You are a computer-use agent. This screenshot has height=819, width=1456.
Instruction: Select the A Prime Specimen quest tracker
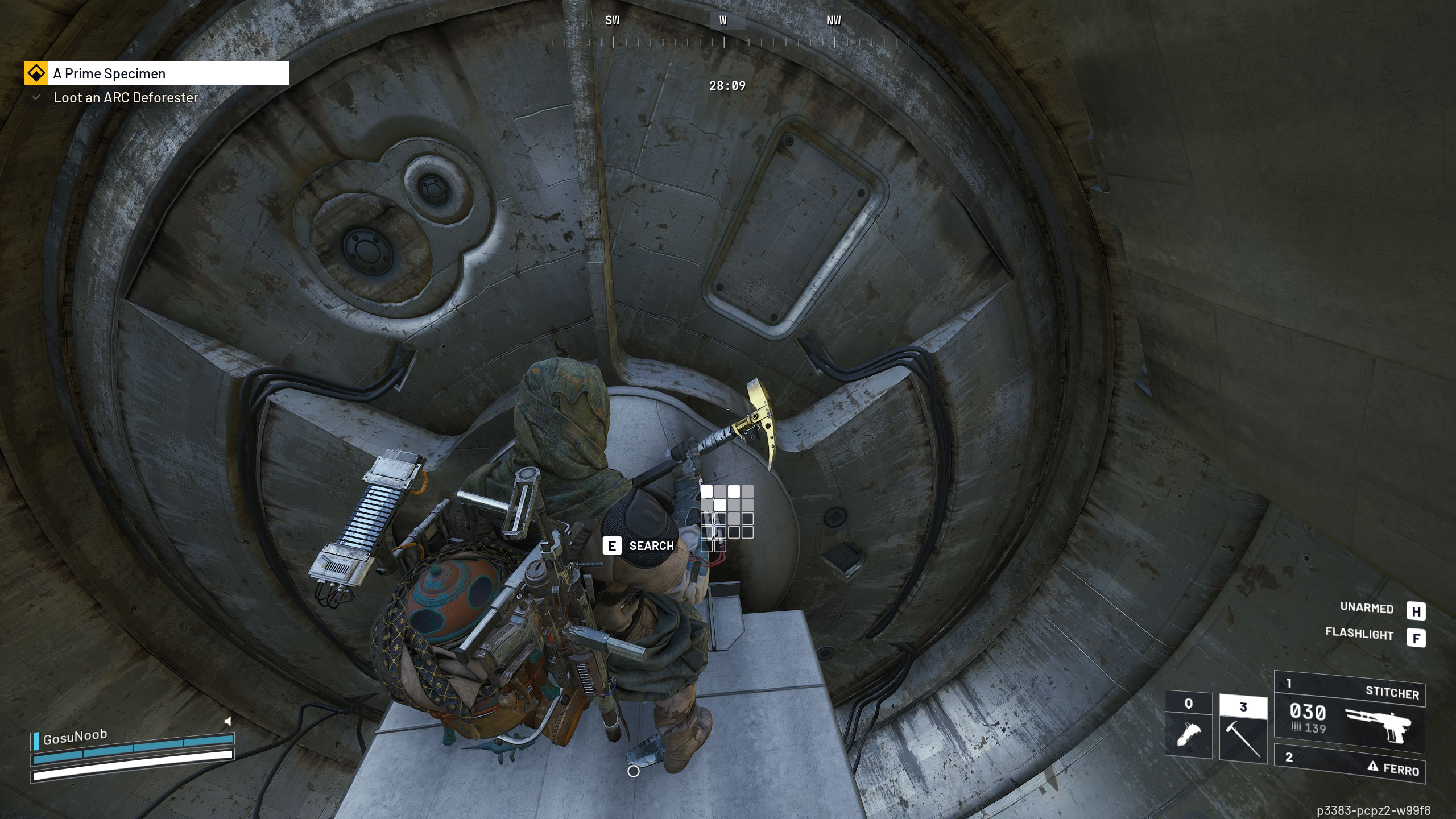(156, 73)
